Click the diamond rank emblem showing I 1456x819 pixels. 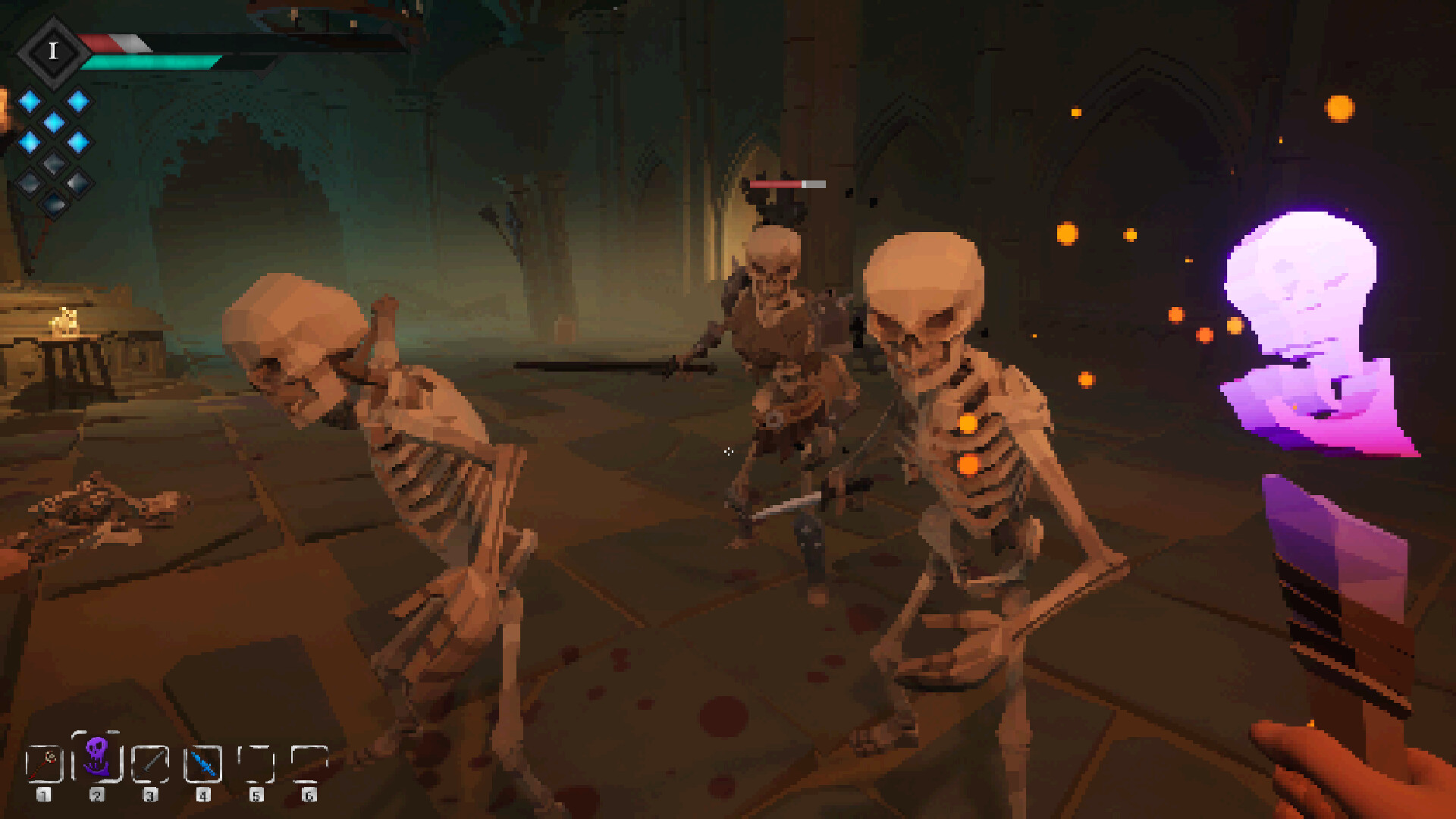tap(54, 52)
